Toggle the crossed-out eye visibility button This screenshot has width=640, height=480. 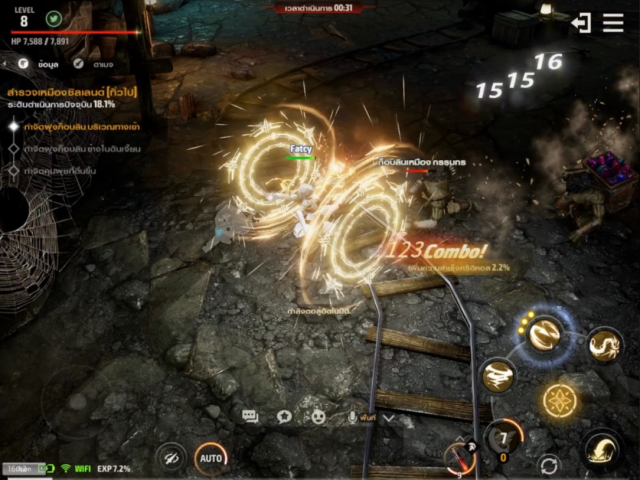coord(170,458)
